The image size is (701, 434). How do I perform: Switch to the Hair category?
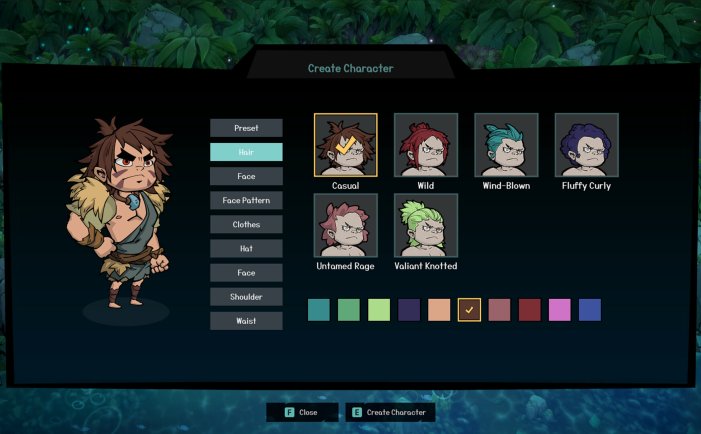tap(246, 152)
